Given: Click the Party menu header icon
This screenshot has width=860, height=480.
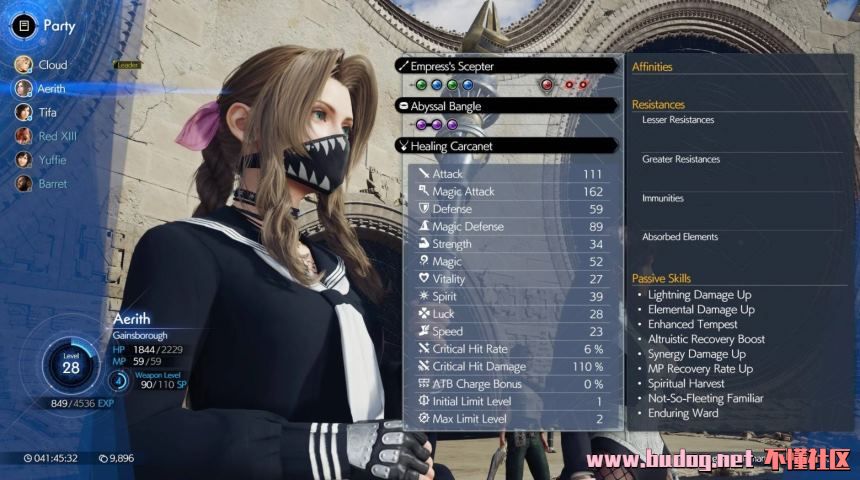Looking at the screenshot, I should 24,26.
